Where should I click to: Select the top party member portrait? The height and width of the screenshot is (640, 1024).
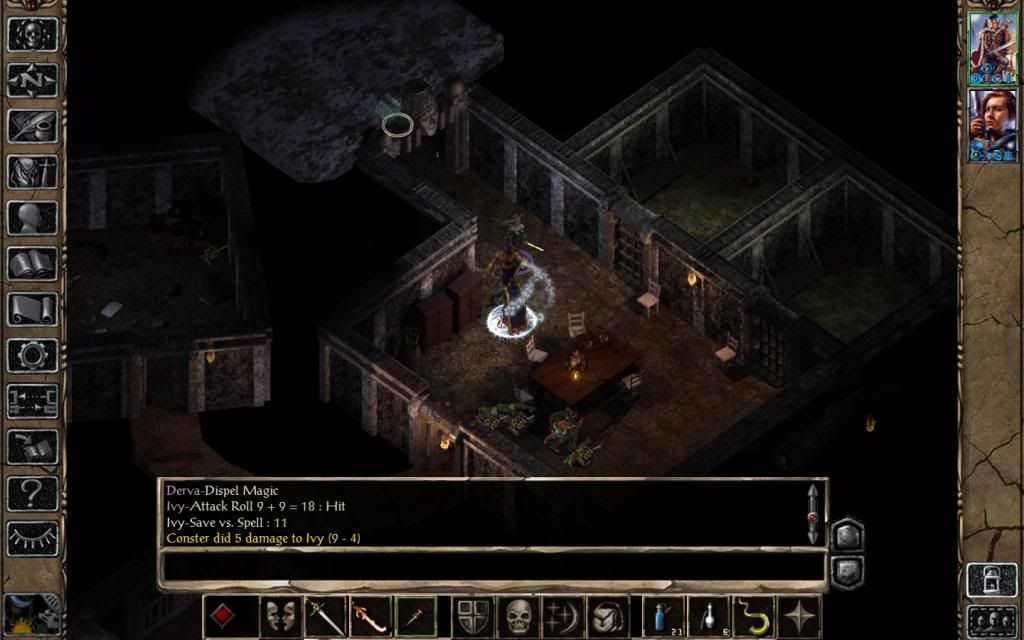point(992,48)
